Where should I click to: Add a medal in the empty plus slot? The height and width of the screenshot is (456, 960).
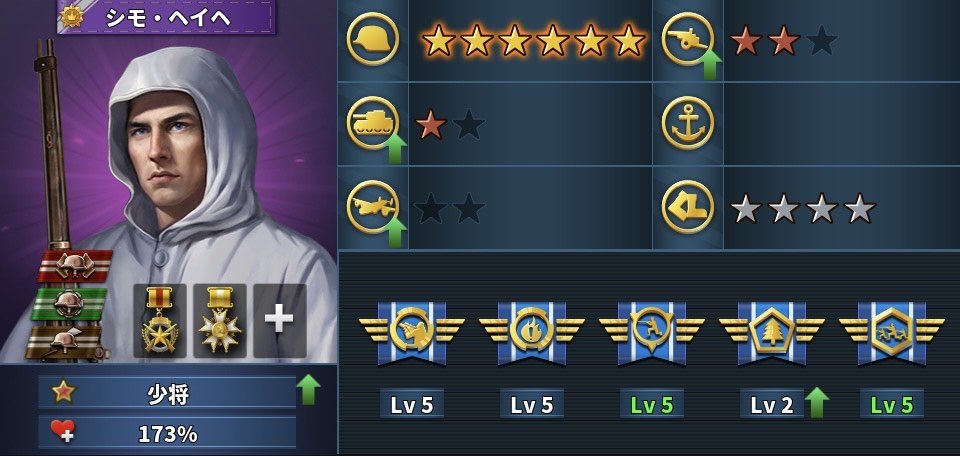[x=279, y=320]
